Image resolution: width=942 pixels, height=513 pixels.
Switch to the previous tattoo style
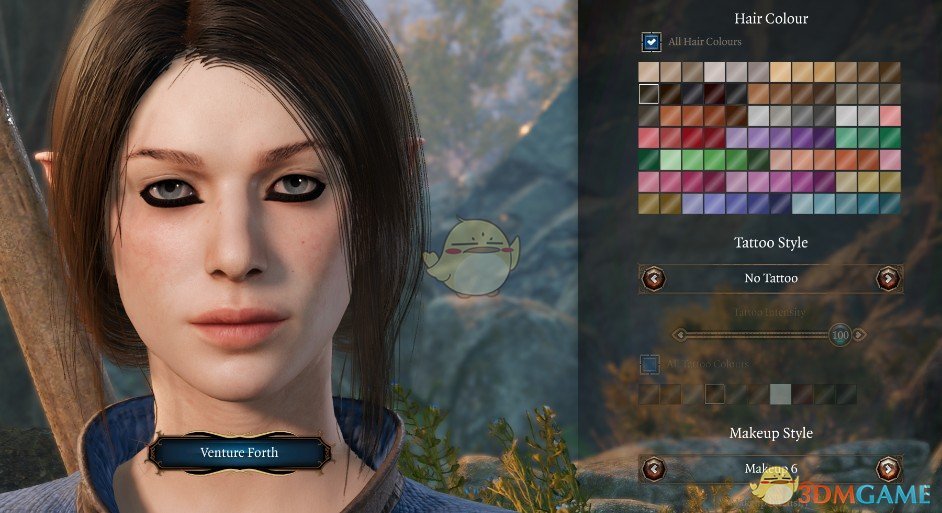coord(653,278)
